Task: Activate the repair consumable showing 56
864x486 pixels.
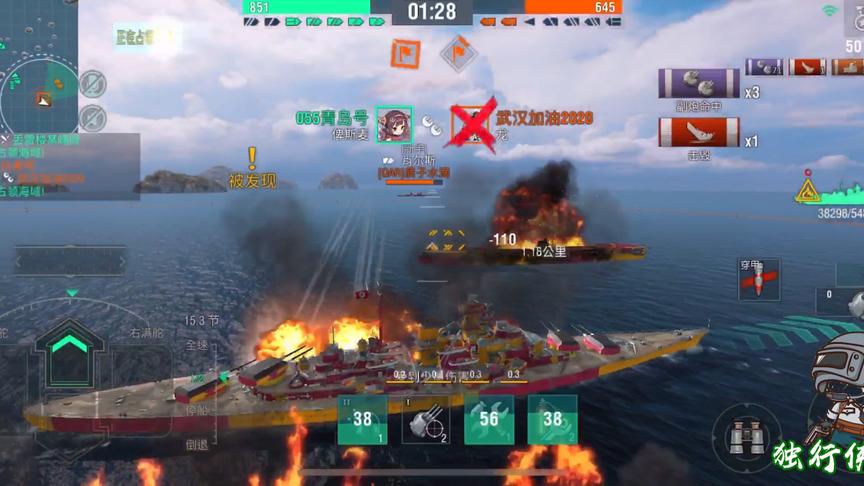Action: (x=489, y=419)
